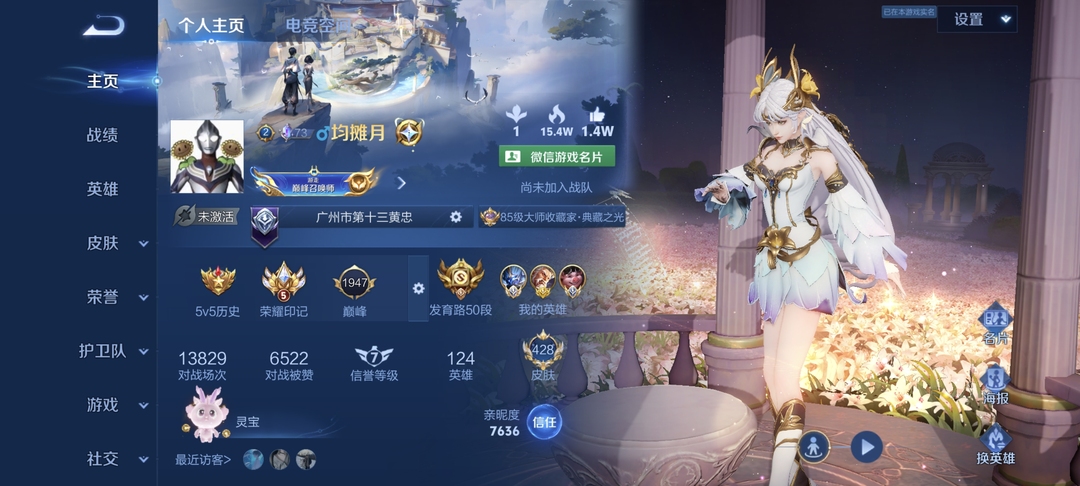
Task: Go back with the return arrow
Action: 103,27
